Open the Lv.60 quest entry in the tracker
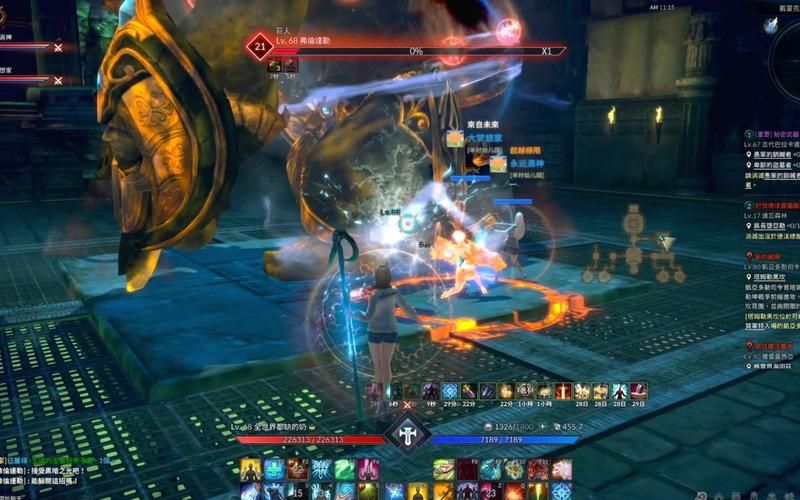800x500 pixels. (770, 269)
